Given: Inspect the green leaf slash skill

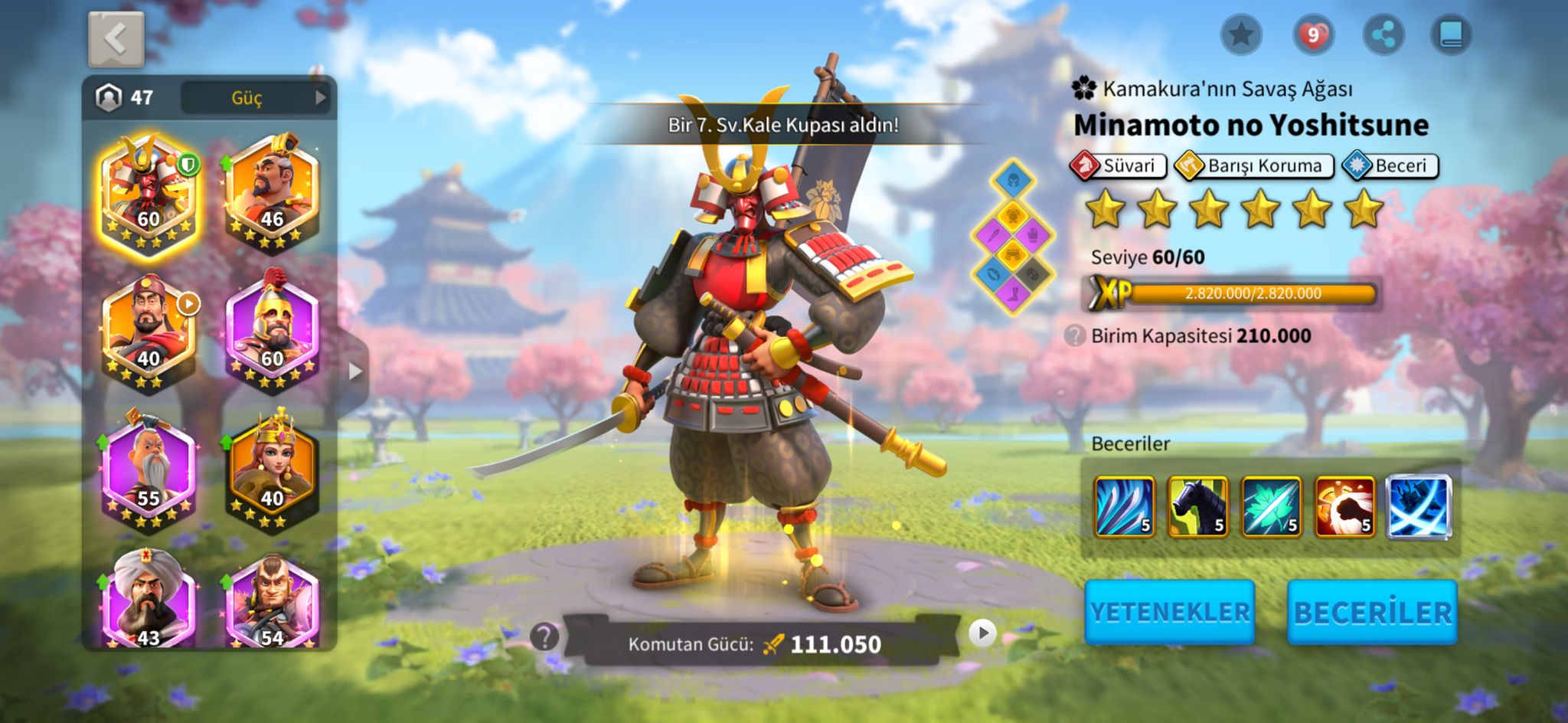Looking at the screenshot, I should click(x=1271, y=506).
